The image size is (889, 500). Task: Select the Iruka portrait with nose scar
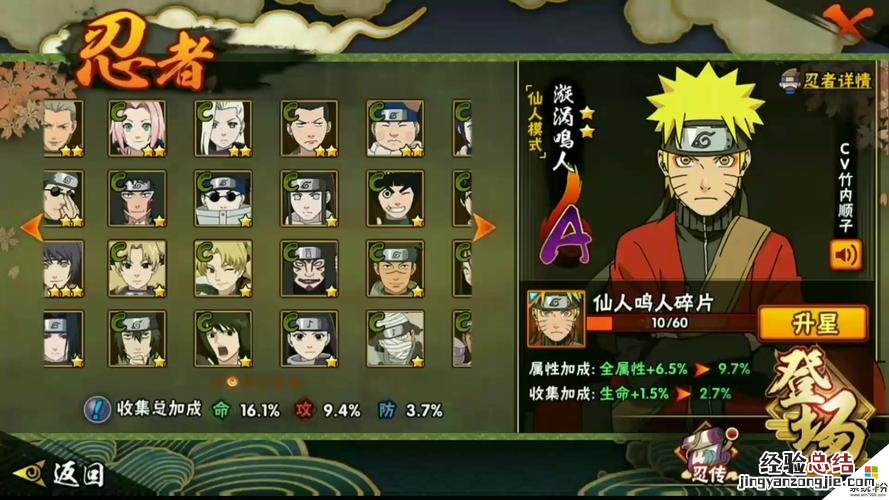(x=394, y=268)
